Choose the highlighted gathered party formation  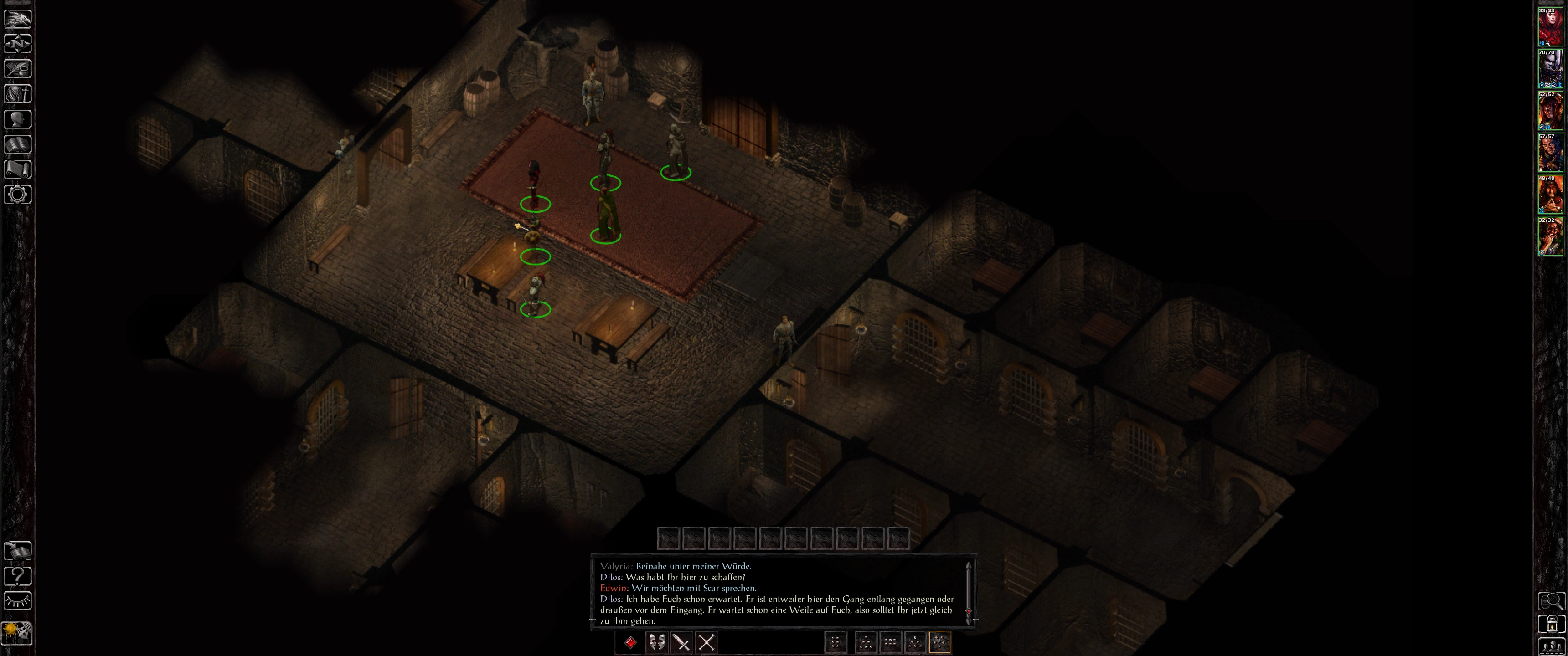[939, 643]
